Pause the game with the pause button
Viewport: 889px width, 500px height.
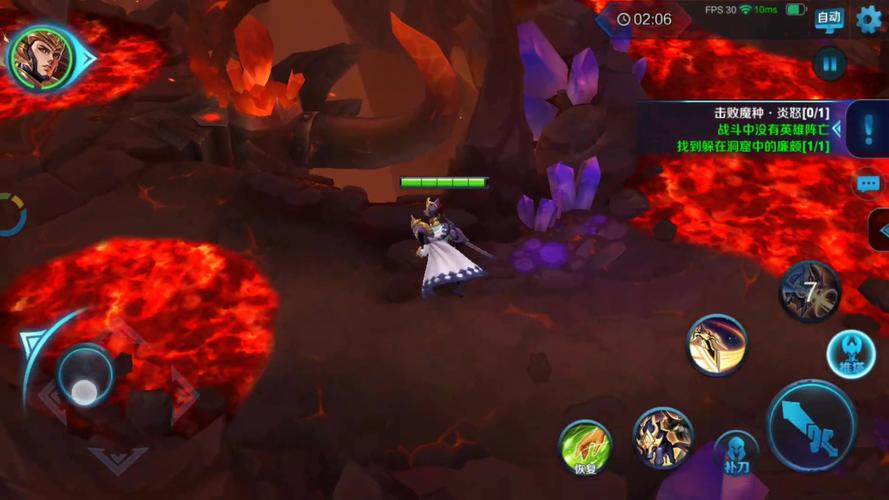(829, 65)
